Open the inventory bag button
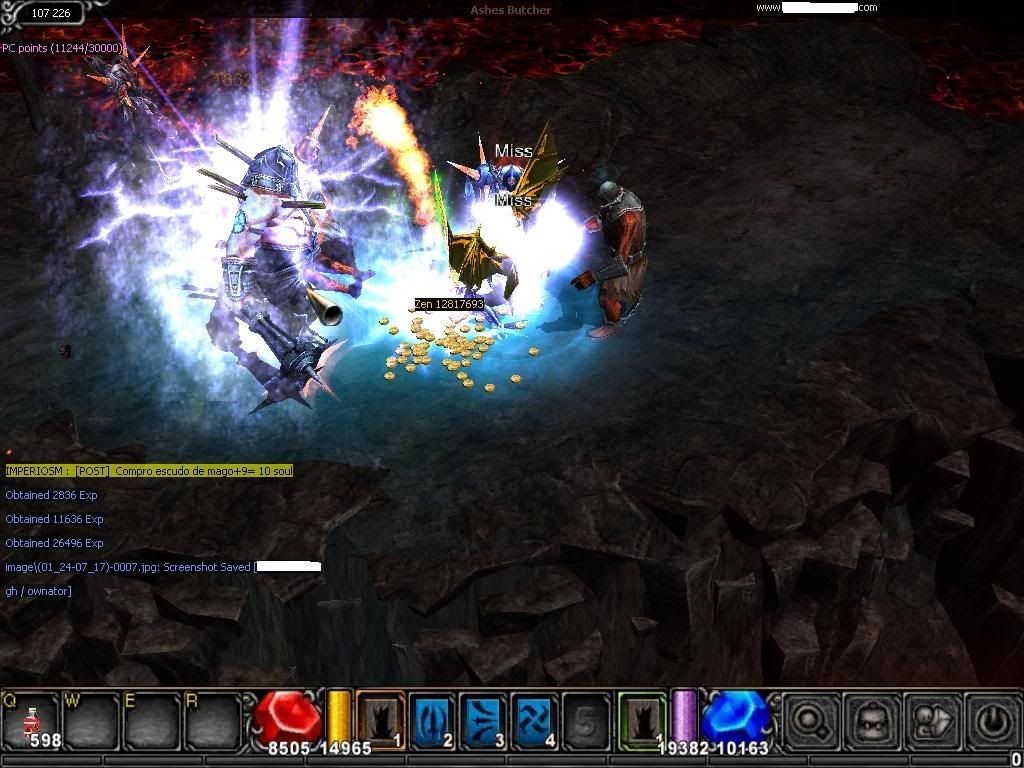The height and width of the screenshot is (768, 1024). click(869, 720)
